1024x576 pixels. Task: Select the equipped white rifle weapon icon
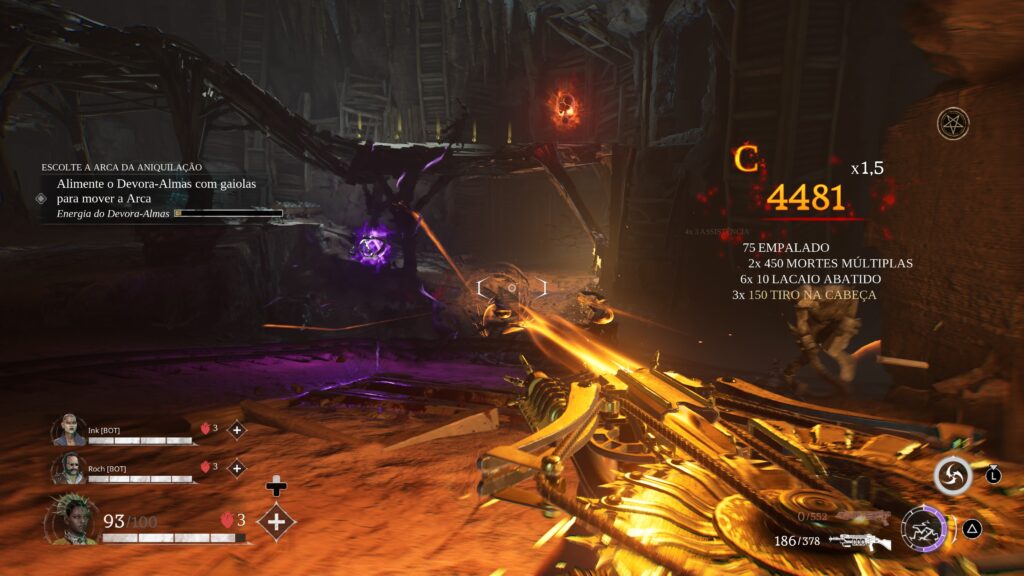(860, 542)
